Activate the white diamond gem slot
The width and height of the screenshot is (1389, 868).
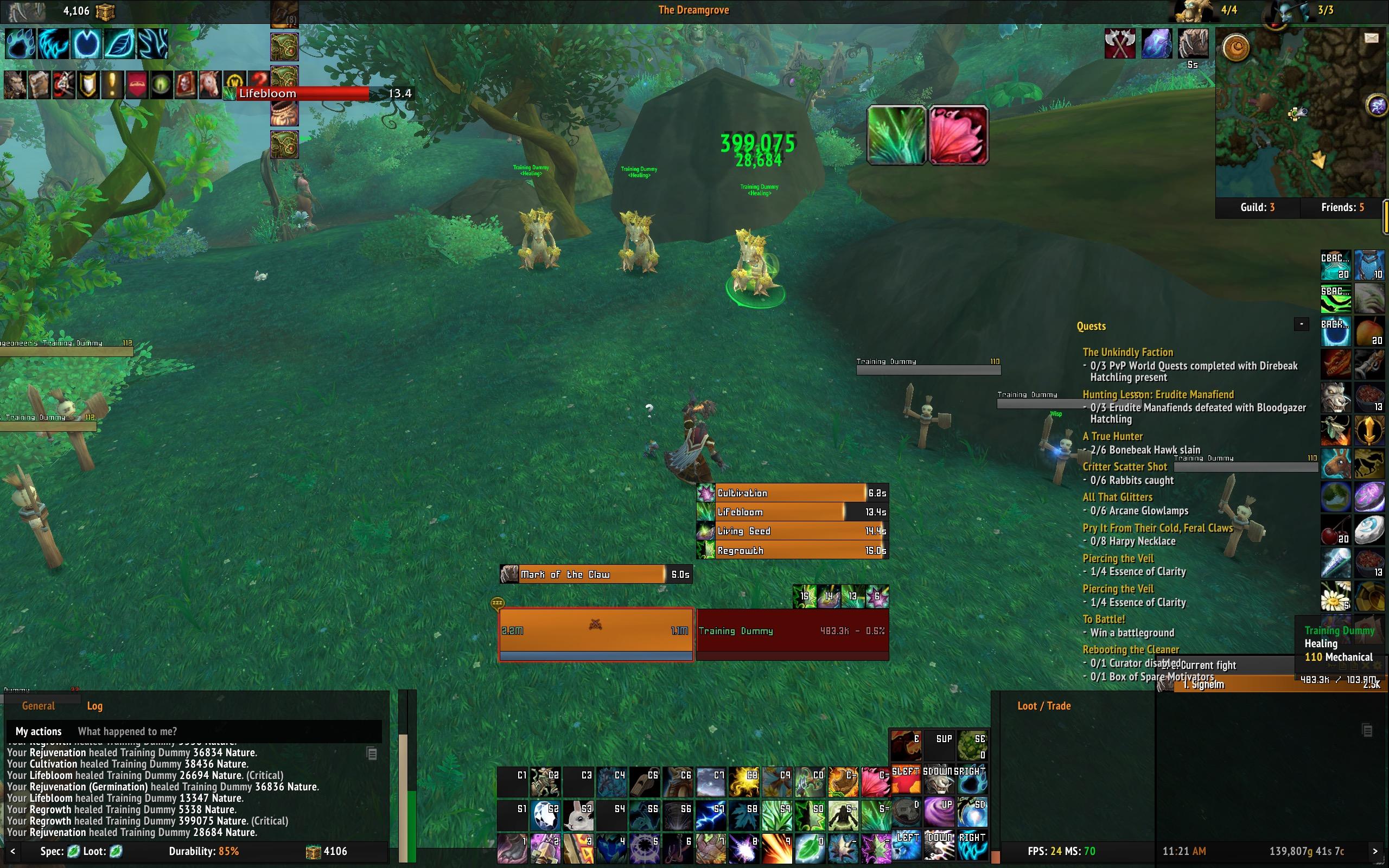point(545,816)
